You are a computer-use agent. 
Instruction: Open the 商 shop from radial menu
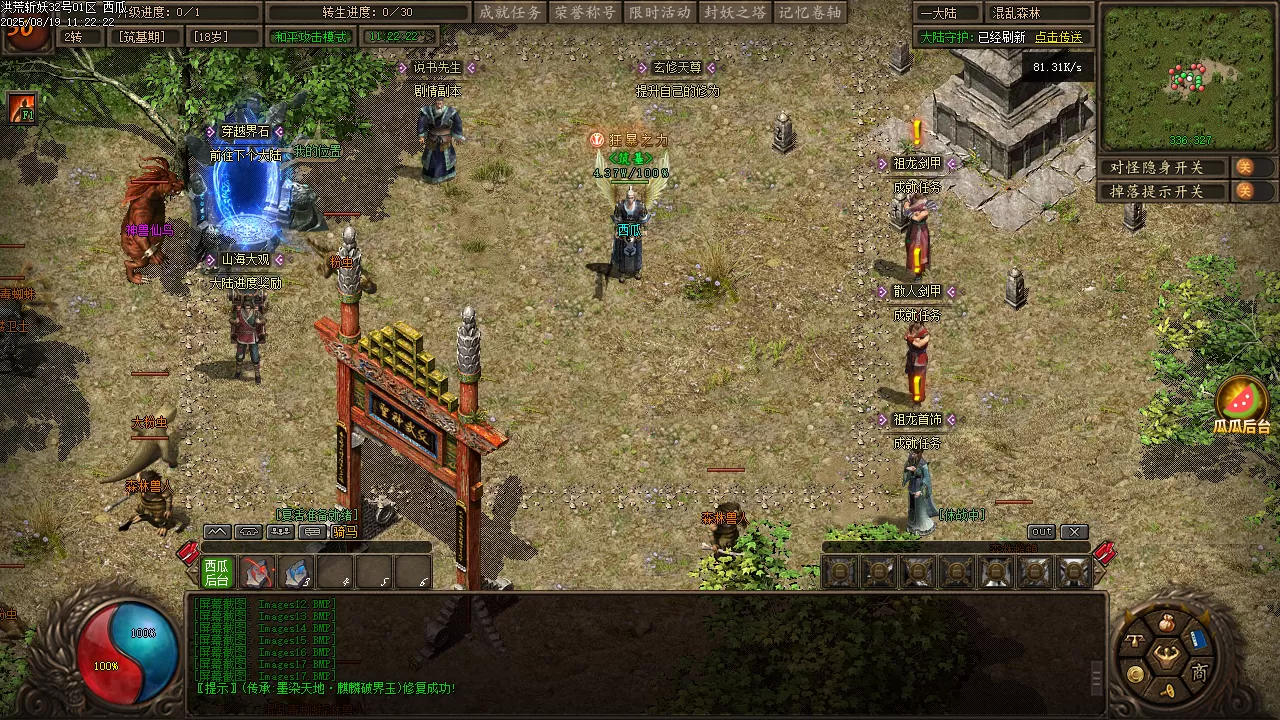[1199, 672]
